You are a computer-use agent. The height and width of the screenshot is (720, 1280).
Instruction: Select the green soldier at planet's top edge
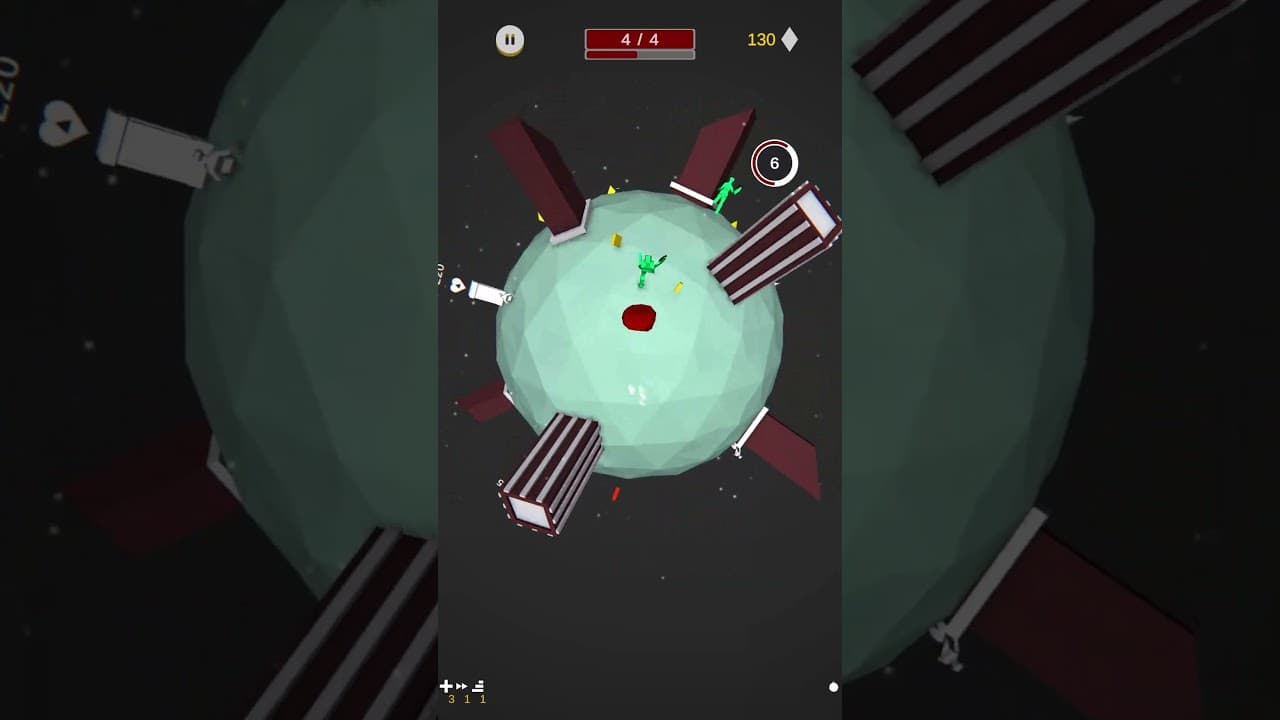[726, 193]
